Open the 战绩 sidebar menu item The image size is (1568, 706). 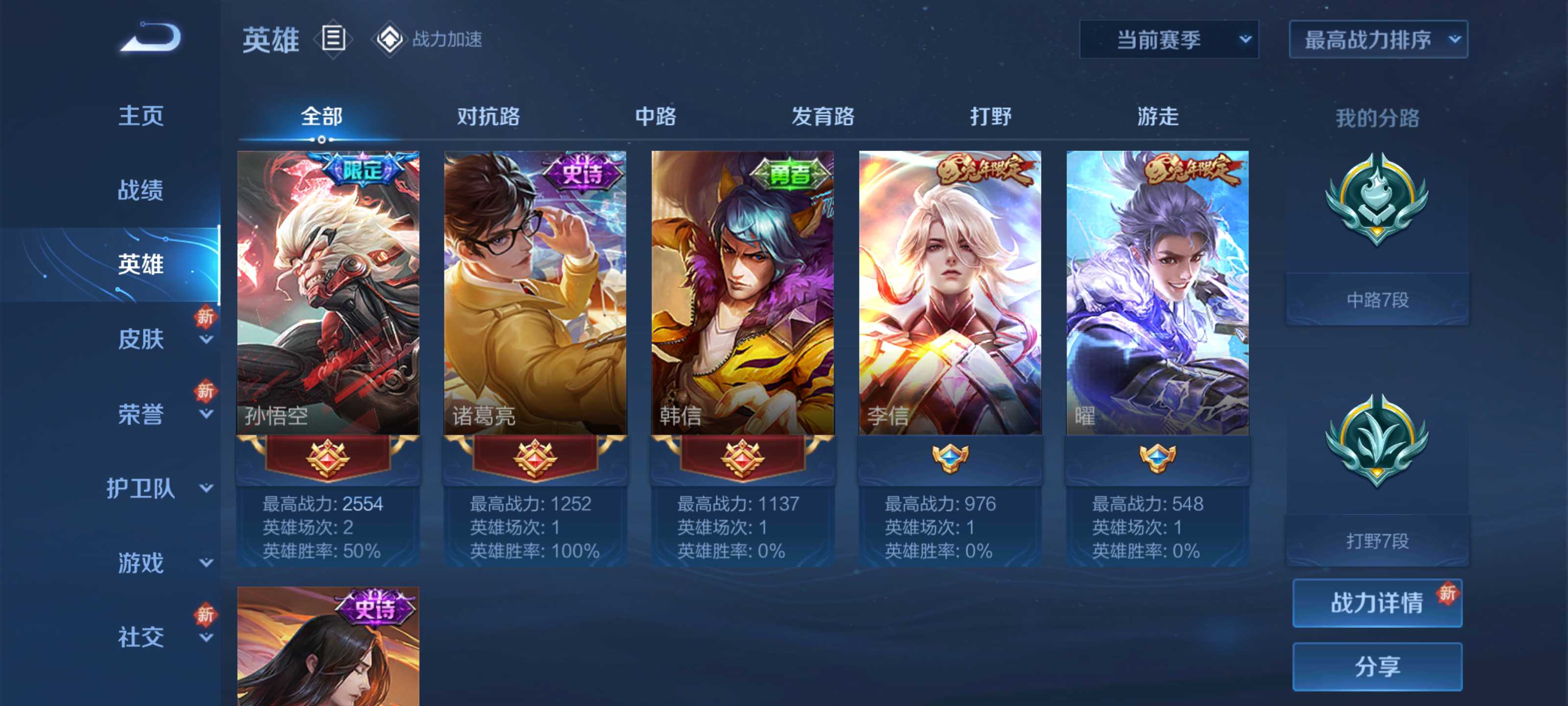pos(141,190)
